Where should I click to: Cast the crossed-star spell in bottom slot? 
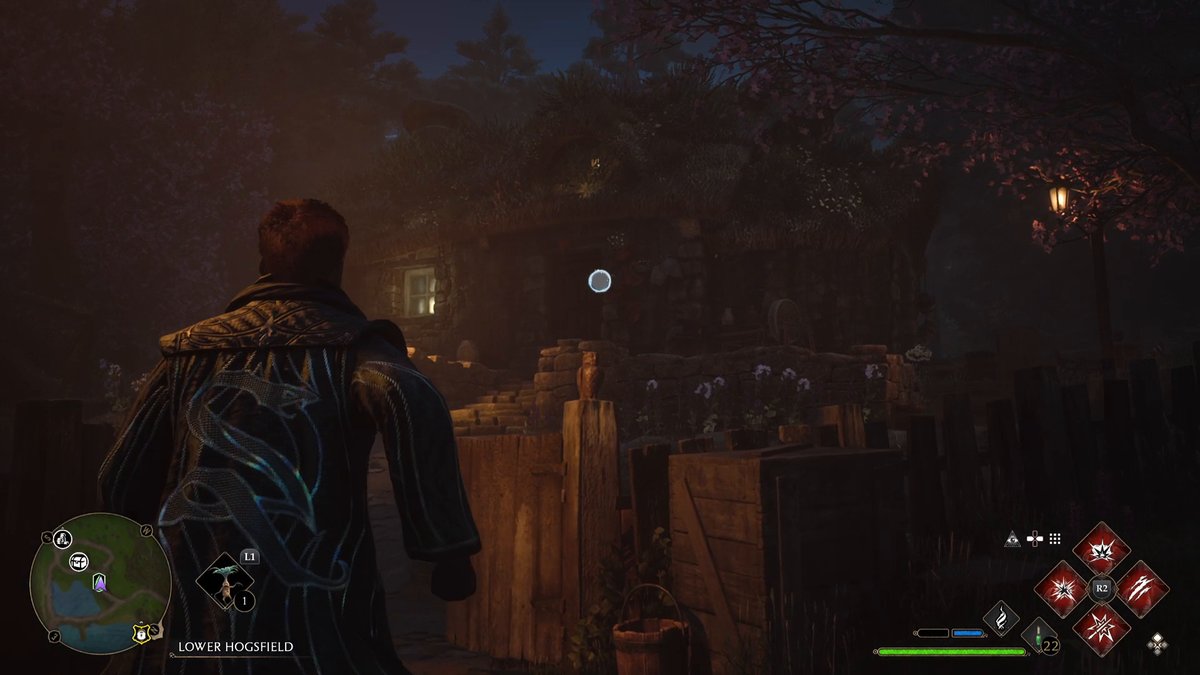pos(1101,630)
